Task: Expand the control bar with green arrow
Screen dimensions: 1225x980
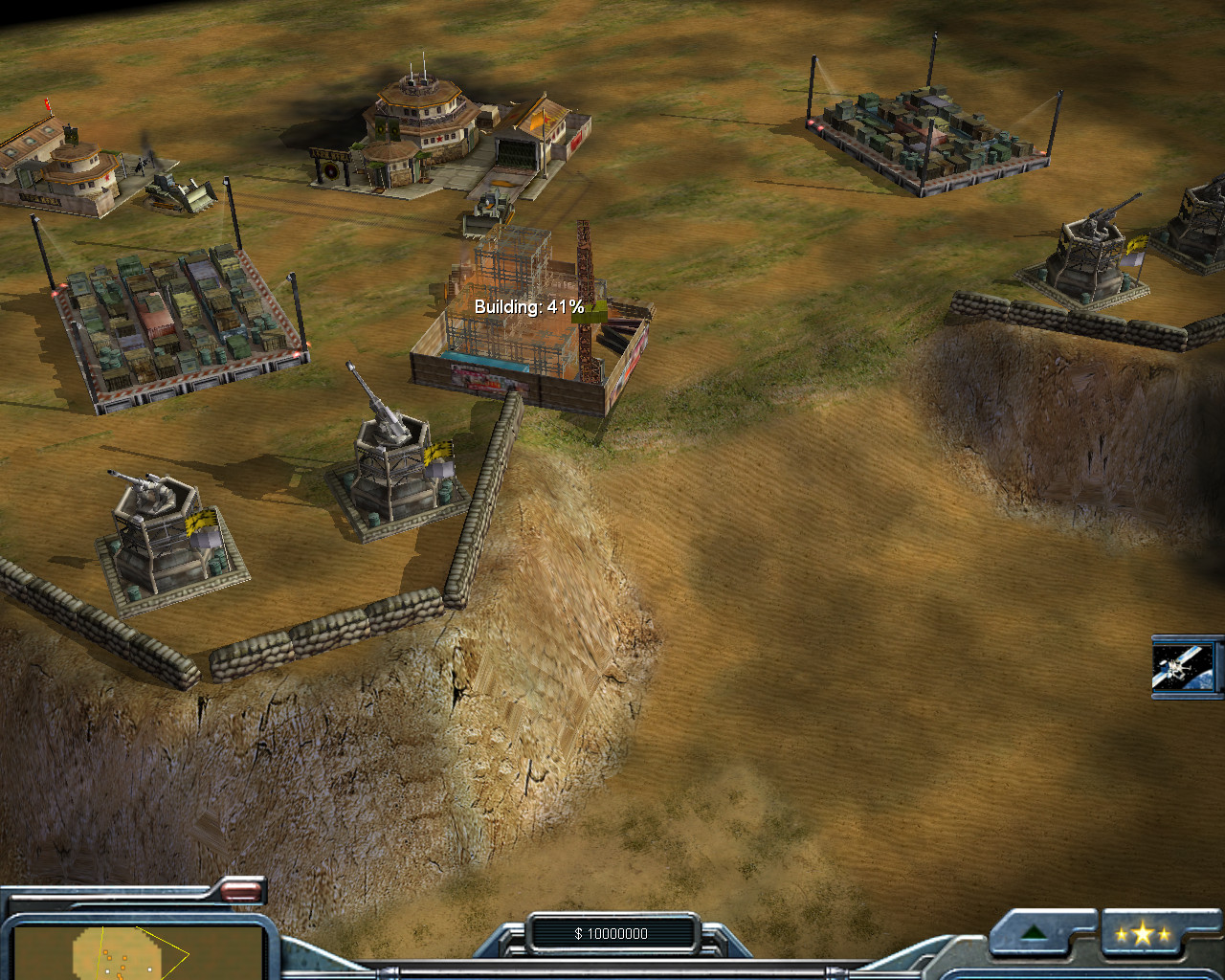Action: pyautogui.click(x=1033, y=933)
